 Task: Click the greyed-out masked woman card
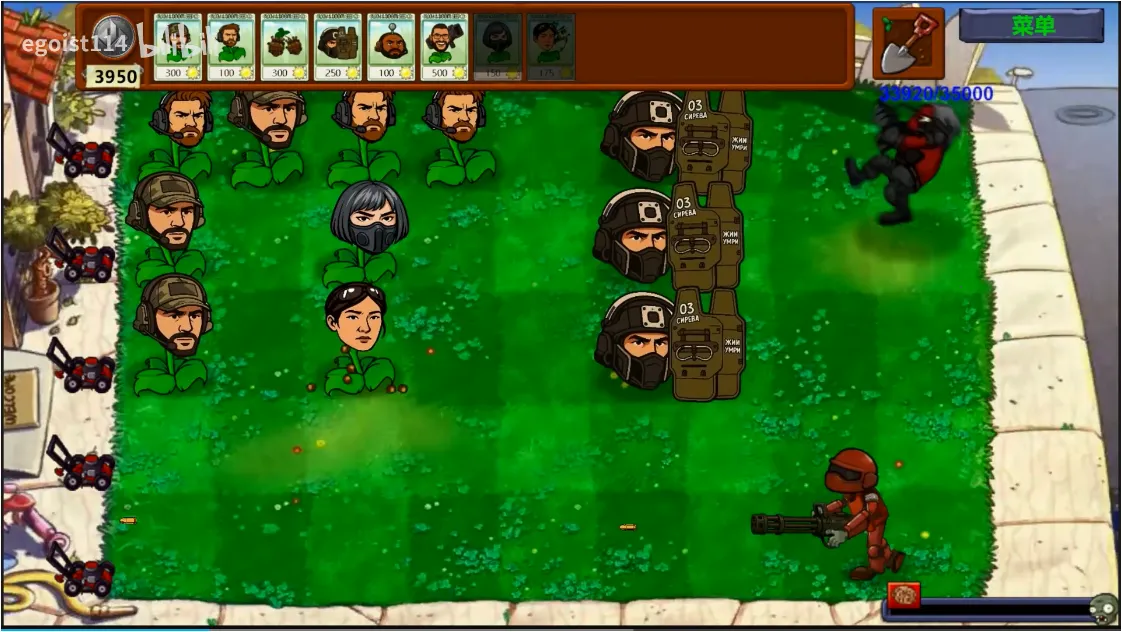pyautogui.click(x=497, y=46)
